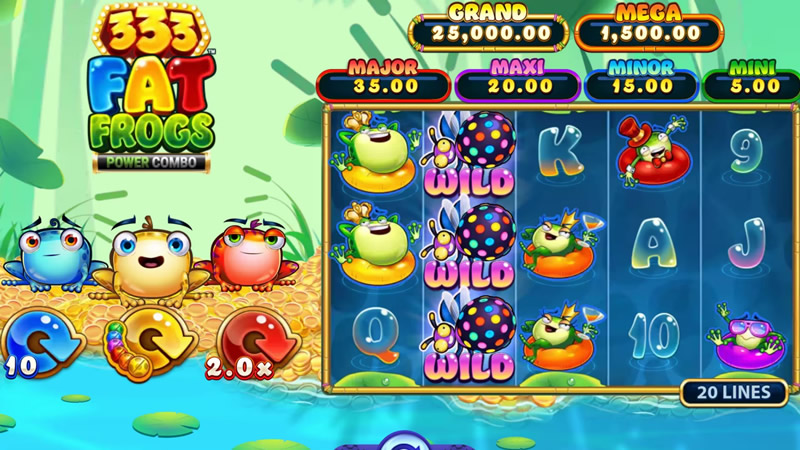The height and width of the screenshot is (450, 800).
Task: Click the spin button at the bottom edge
Action: (x=405, y=441)
